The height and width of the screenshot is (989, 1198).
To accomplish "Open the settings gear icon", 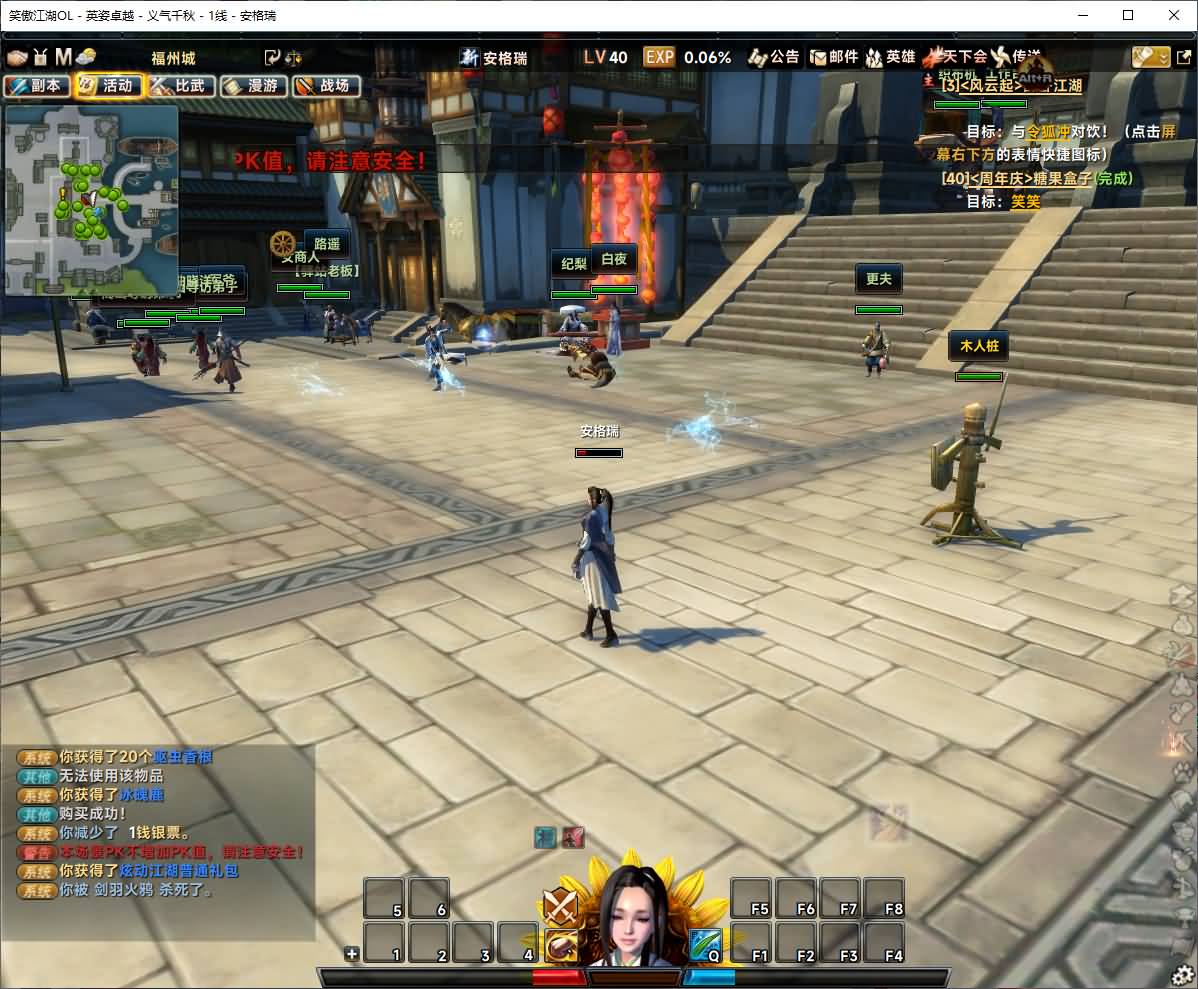I will click(1182, 974).
